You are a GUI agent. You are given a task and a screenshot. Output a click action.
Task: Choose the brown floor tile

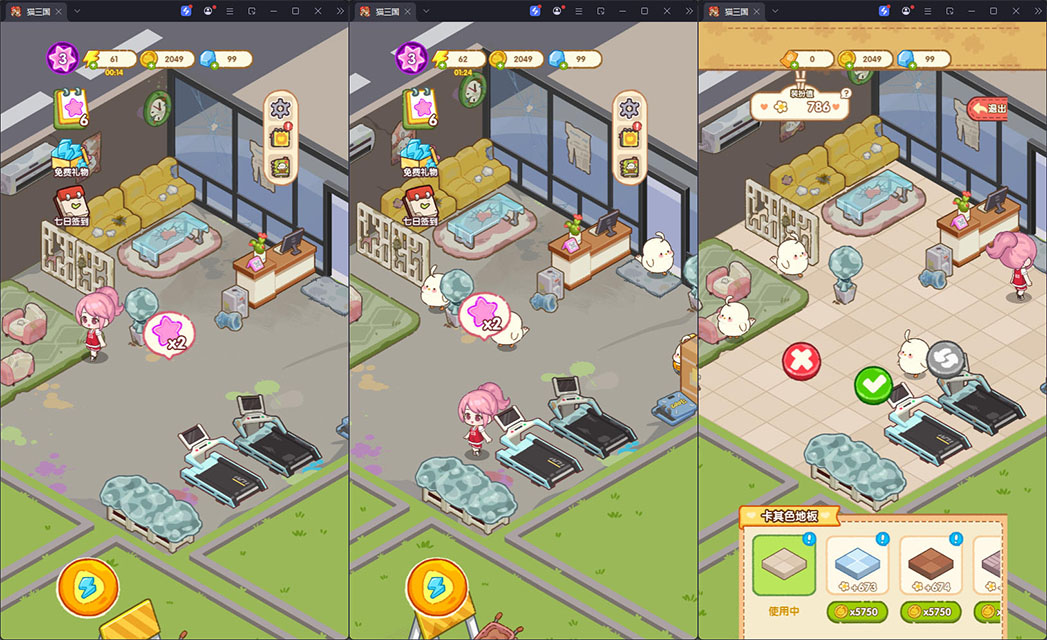click(930, 565)
